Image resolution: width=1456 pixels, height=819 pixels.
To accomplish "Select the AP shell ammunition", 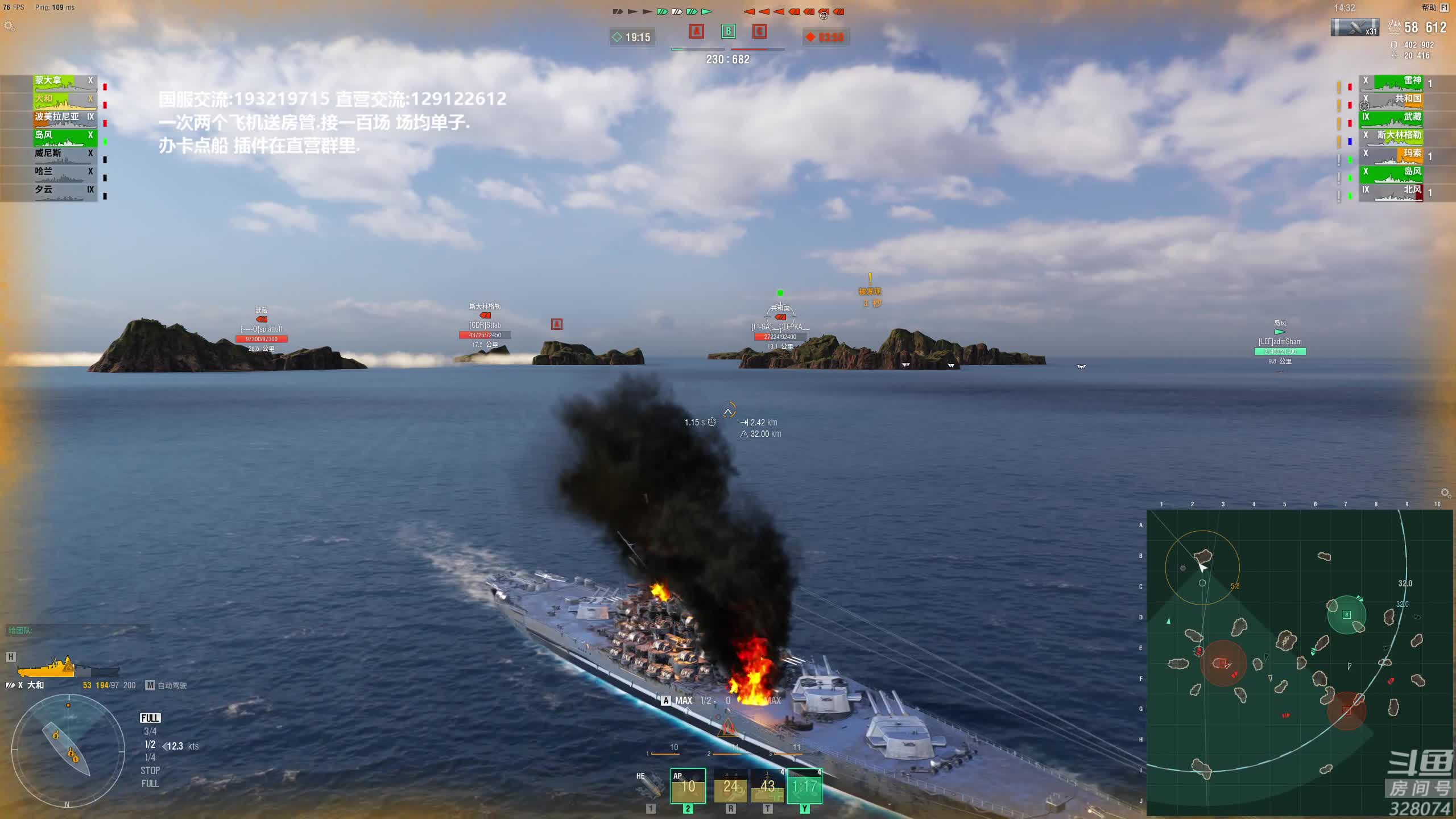I will (688, 786).
